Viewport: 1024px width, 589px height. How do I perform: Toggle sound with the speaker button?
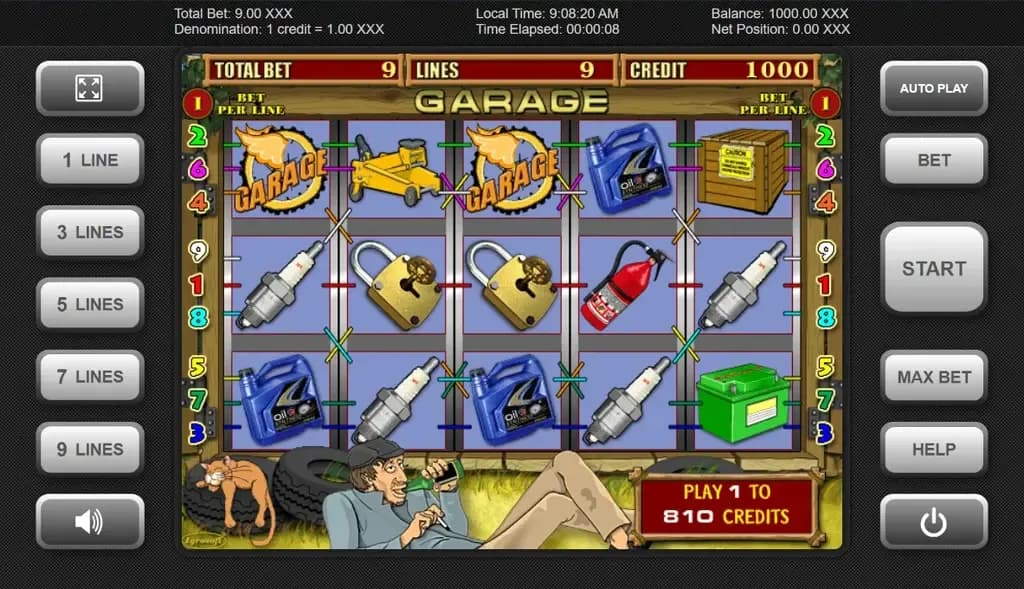click(89, 521)
